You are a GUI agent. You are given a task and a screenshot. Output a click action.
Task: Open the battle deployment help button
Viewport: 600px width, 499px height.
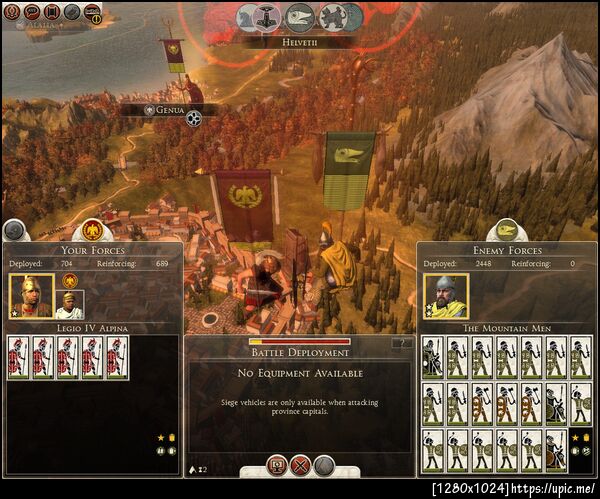coord(402,343)
